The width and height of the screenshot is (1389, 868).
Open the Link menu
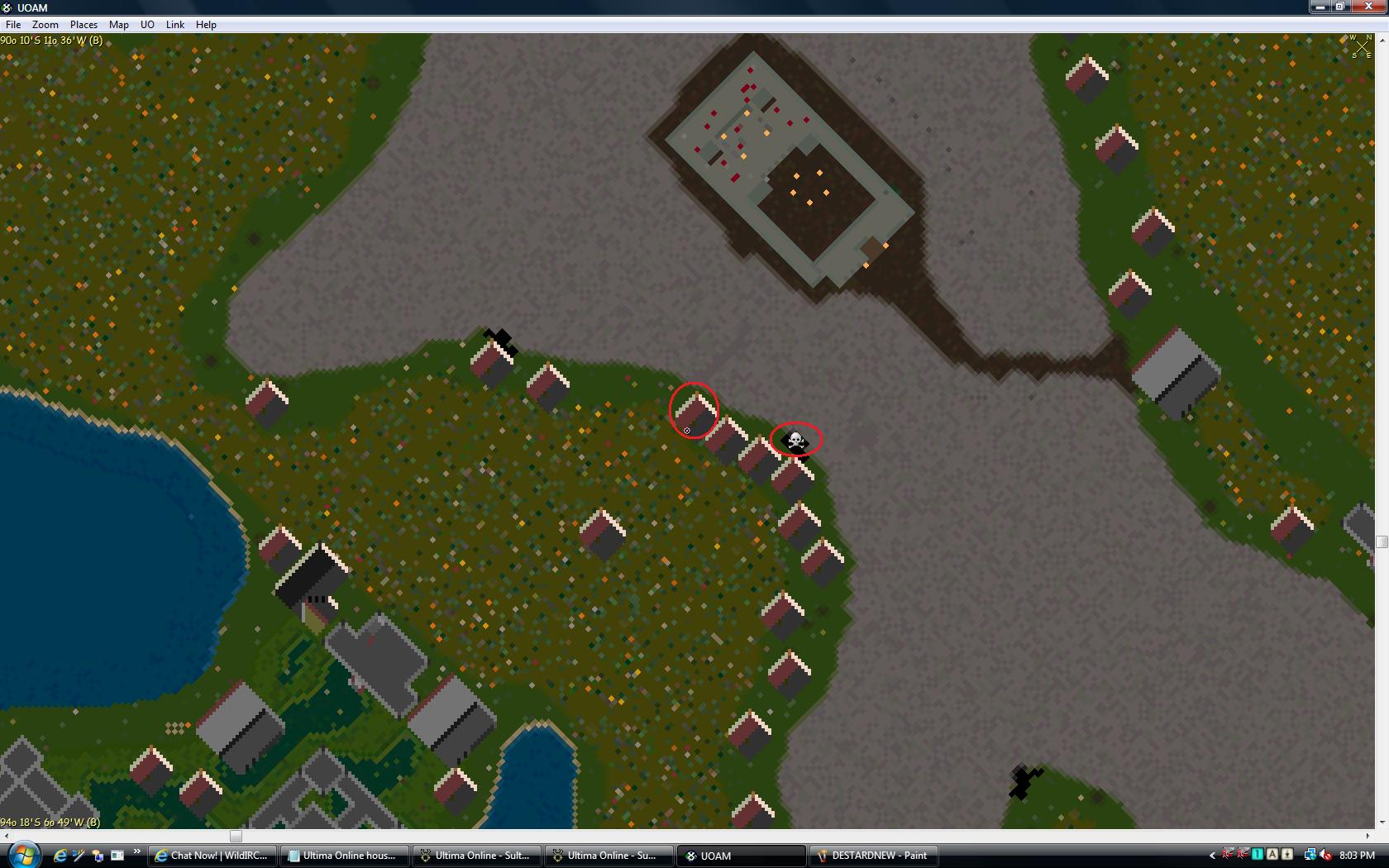click(175, 25)
